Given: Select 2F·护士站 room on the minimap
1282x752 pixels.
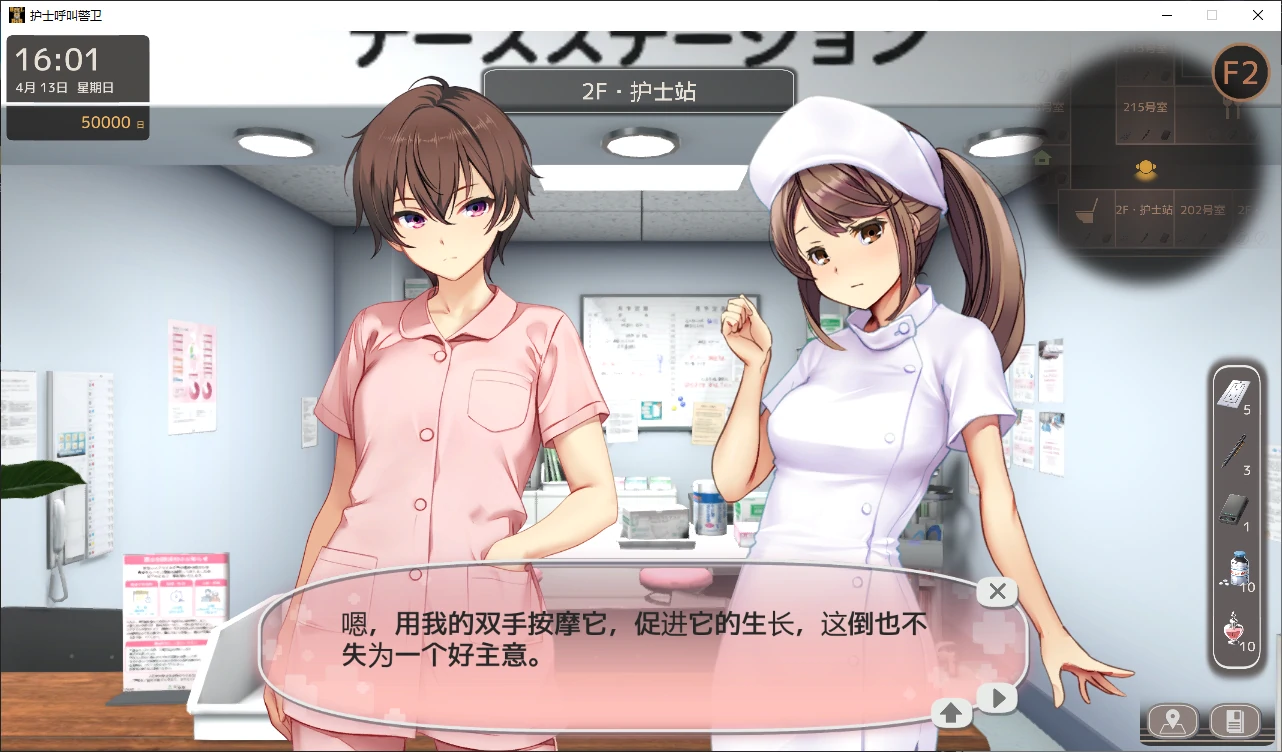Looking at the screenshot, I should [1145, 210].
